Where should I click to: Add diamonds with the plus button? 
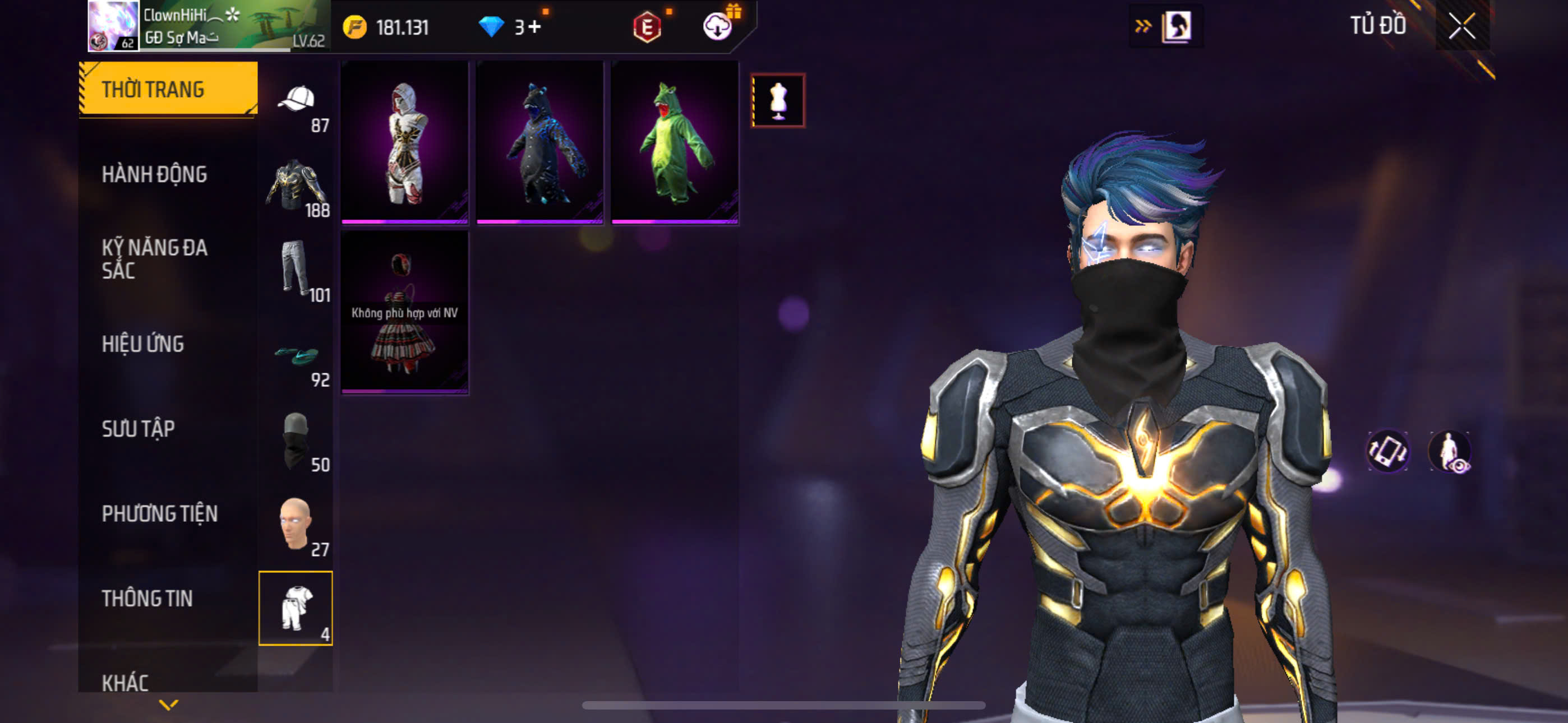[534, 27]
